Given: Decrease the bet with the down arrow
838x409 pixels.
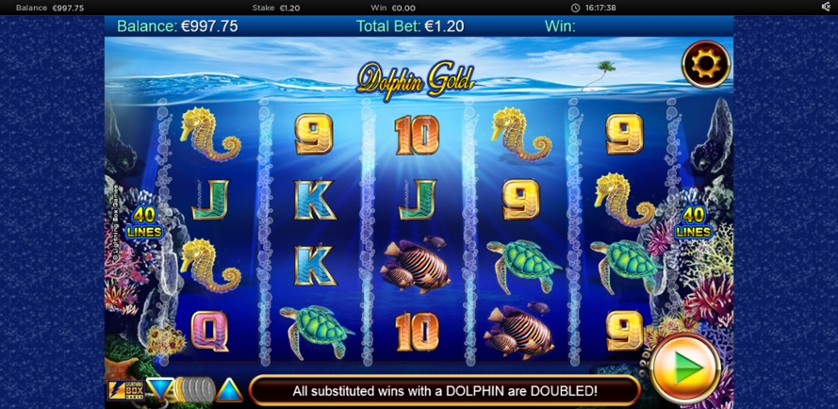Looking at the screenshot, I should point(159,389).
